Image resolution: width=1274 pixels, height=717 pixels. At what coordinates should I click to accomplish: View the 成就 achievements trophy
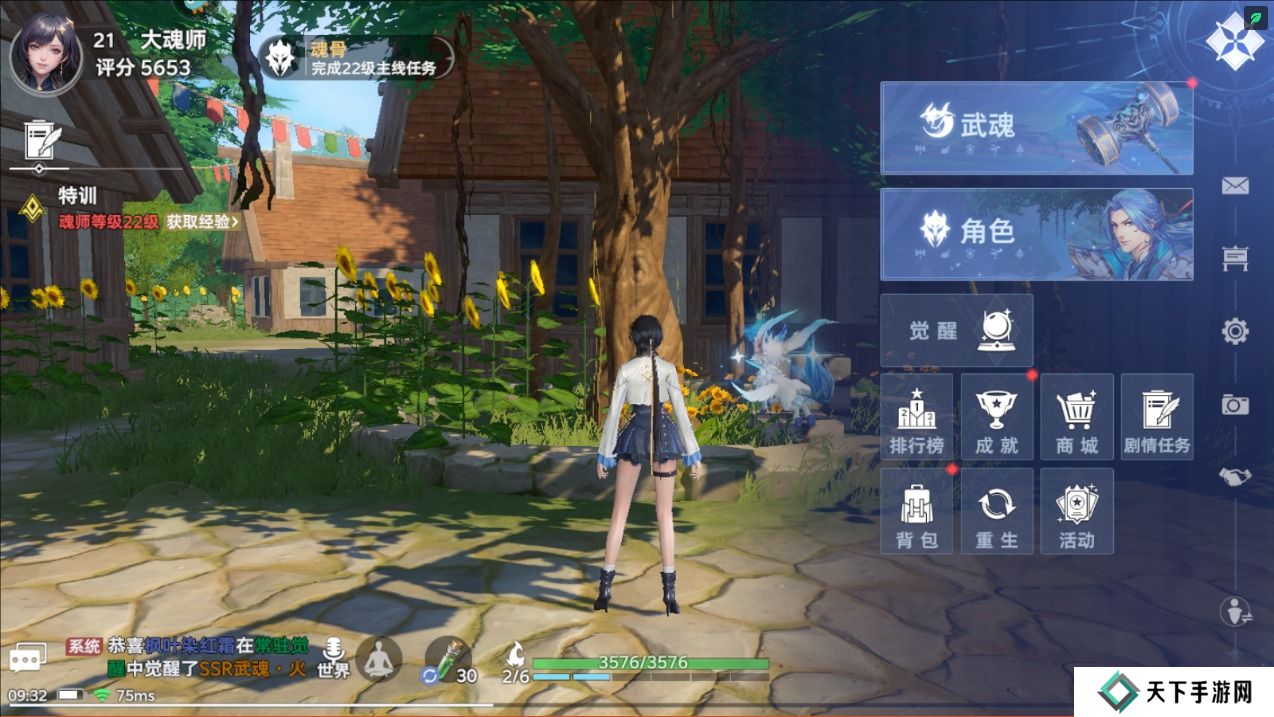click(x=997, y=418)
